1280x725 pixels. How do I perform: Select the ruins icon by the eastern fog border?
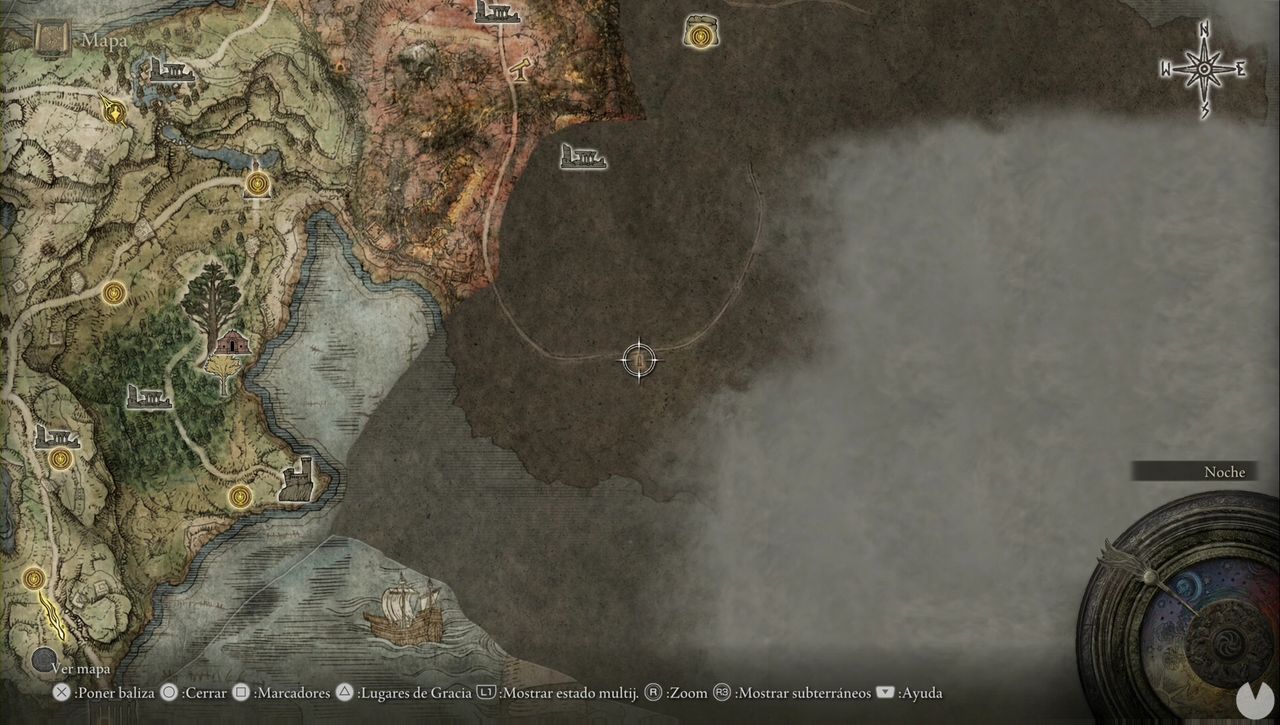pyautogui.click(x=583, y=157)
